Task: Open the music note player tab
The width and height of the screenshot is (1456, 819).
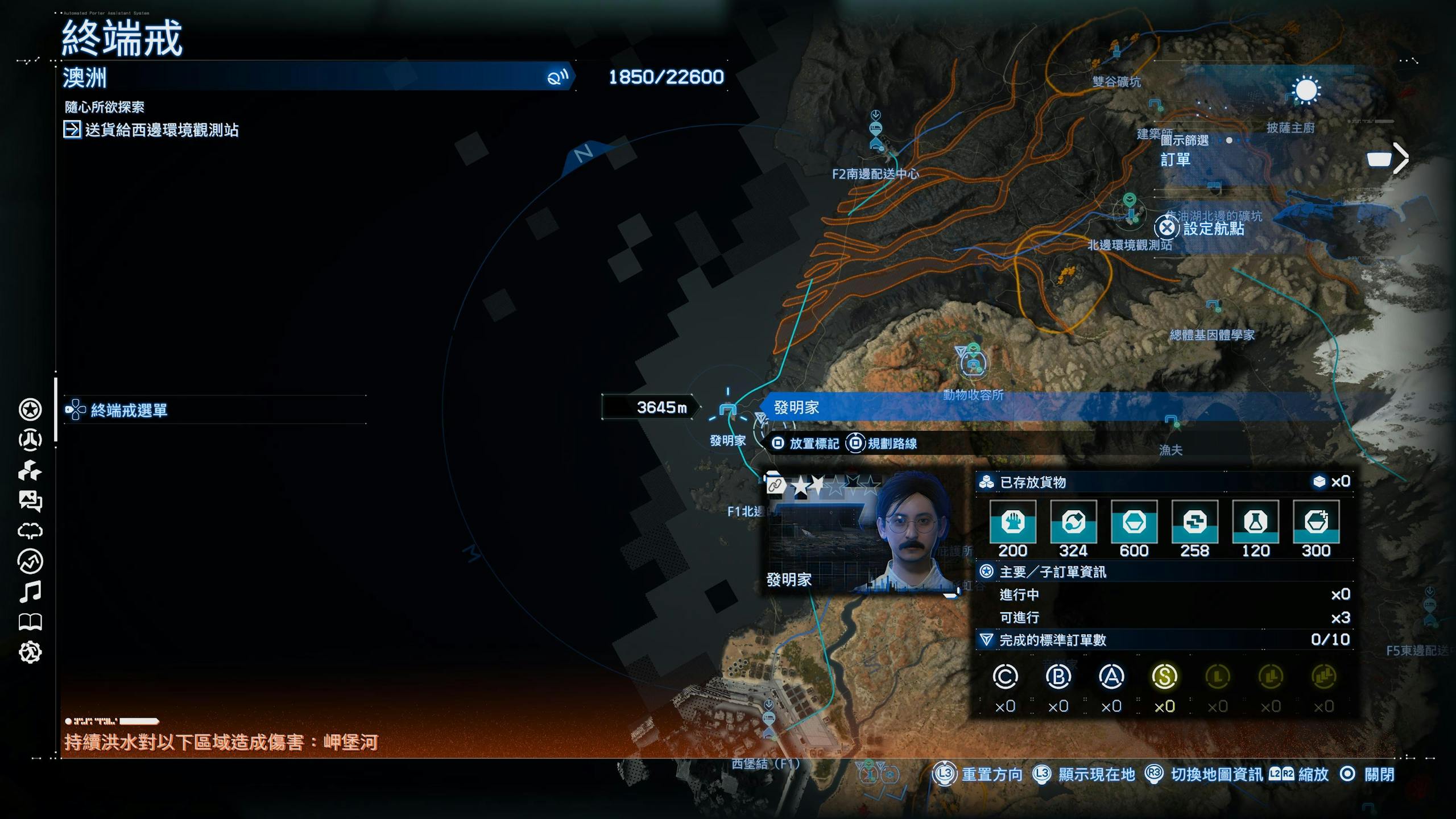Action: tap(30, 592)
